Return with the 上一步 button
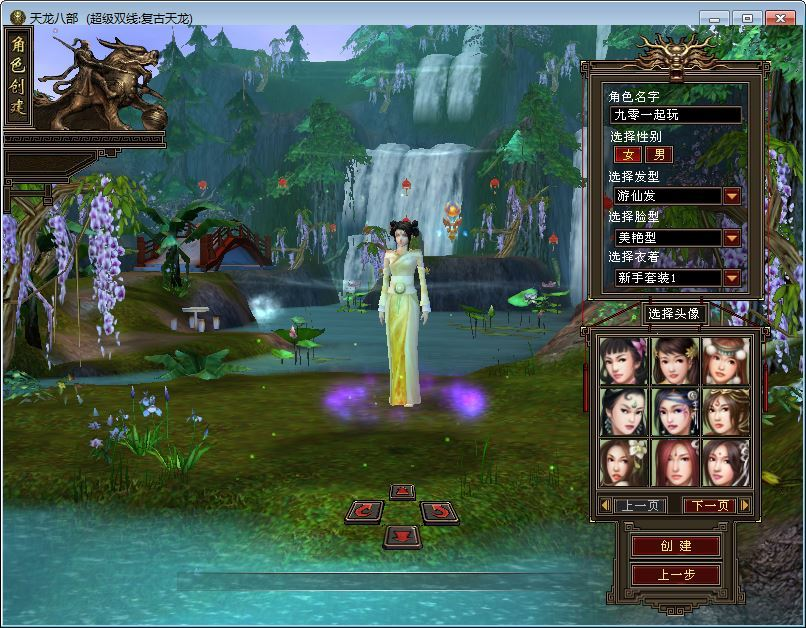Image resolution: width=806 pixels, height=628 pixels. 676,575
